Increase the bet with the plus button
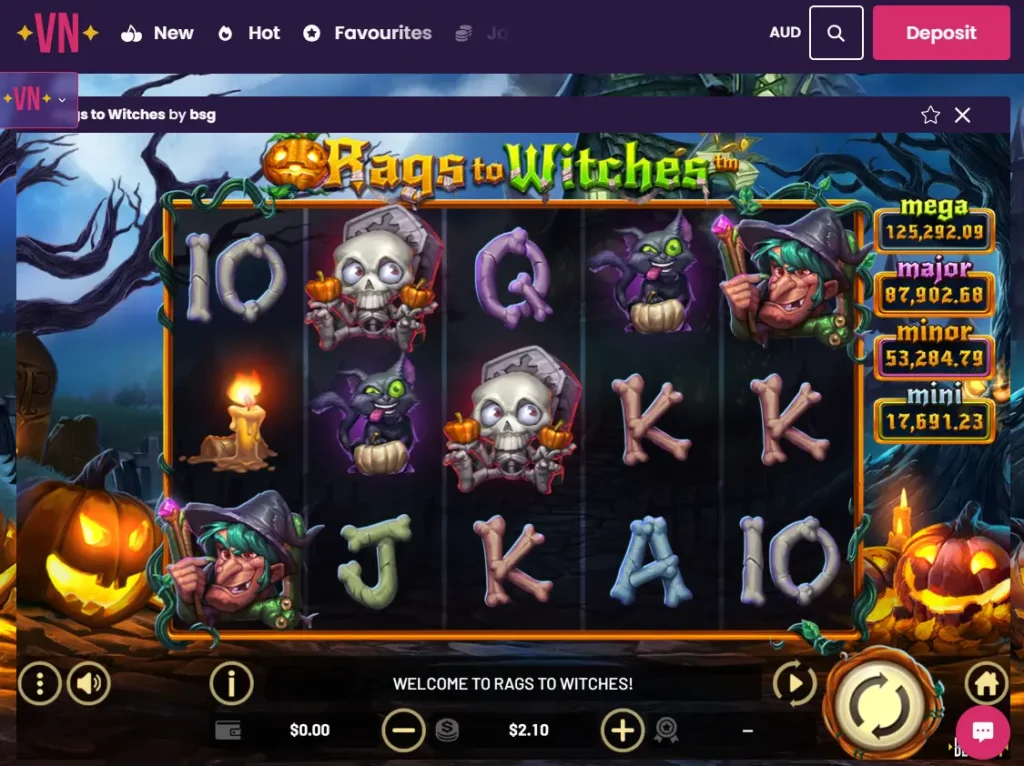1024x766 pixels. click(622, 731)
